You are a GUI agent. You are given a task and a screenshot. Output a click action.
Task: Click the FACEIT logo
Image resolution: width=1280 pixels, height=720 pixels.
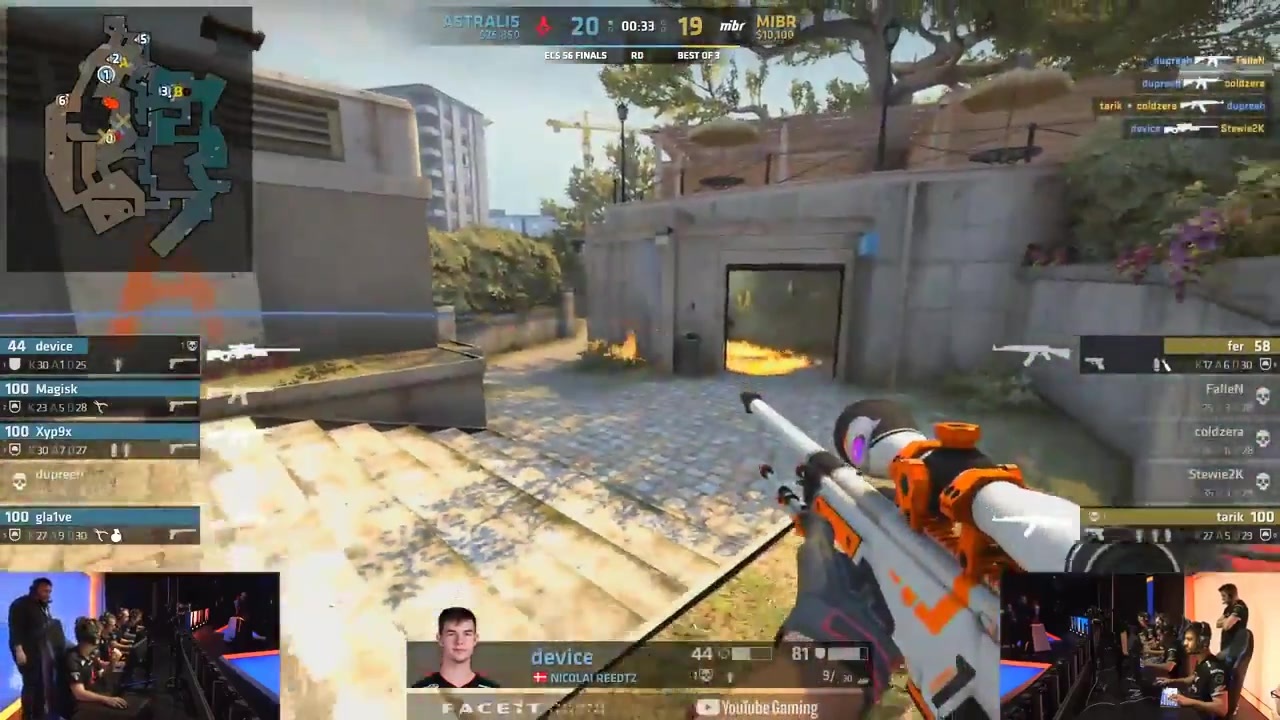coord(490,708)
